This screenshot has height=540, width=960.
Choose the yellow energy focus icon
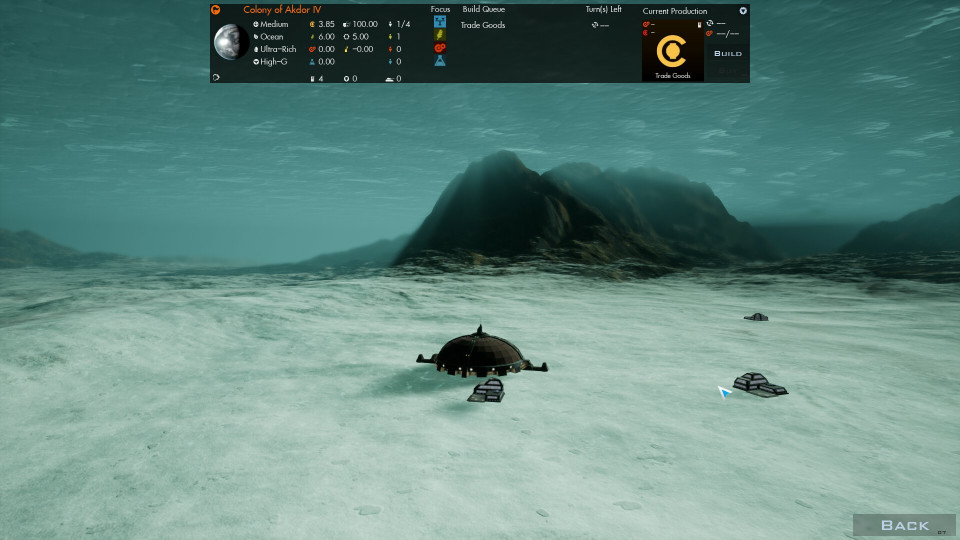point(440,34)
